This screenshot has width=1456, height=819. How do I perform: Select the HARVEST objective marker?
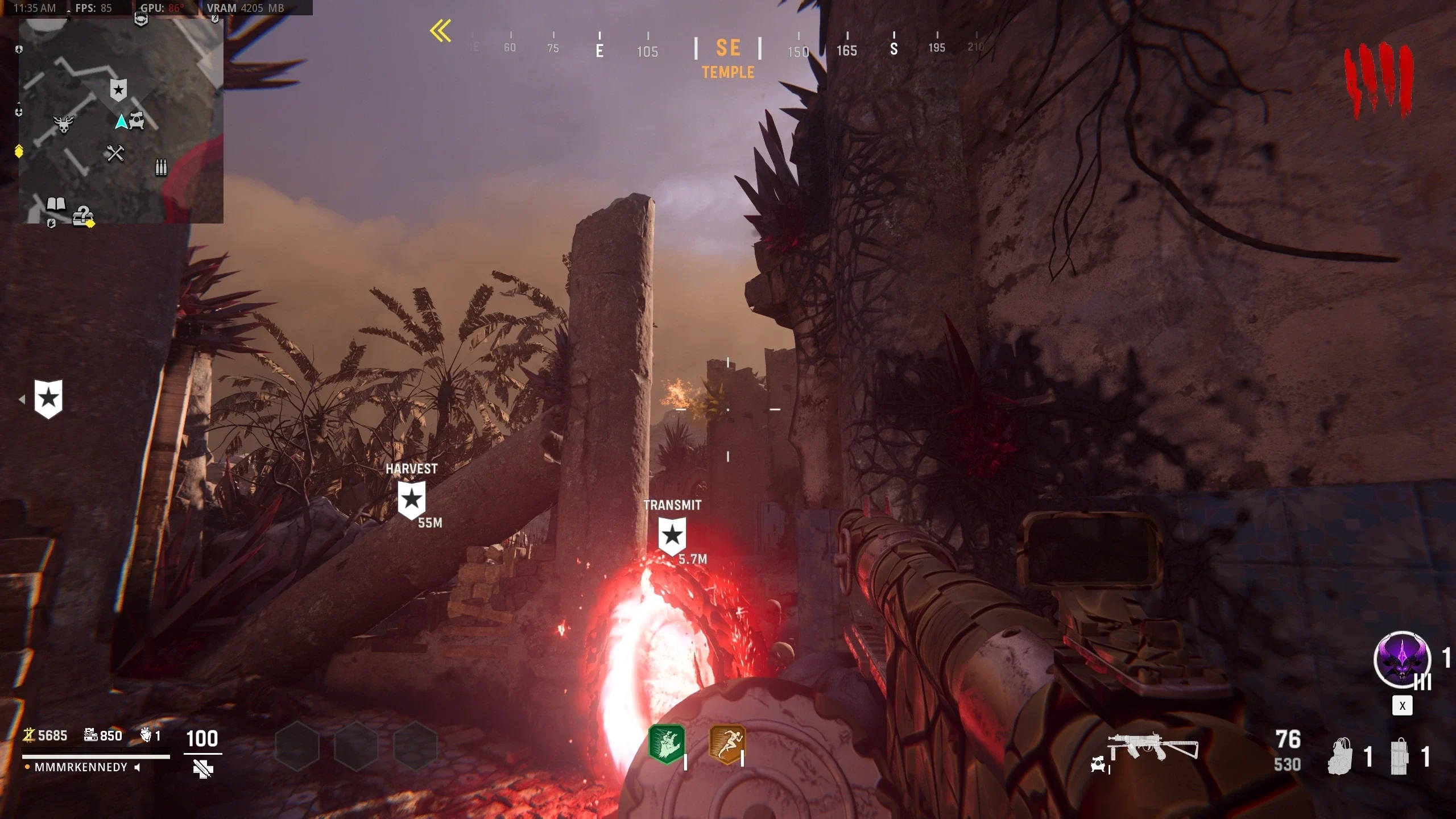[411, 499]
